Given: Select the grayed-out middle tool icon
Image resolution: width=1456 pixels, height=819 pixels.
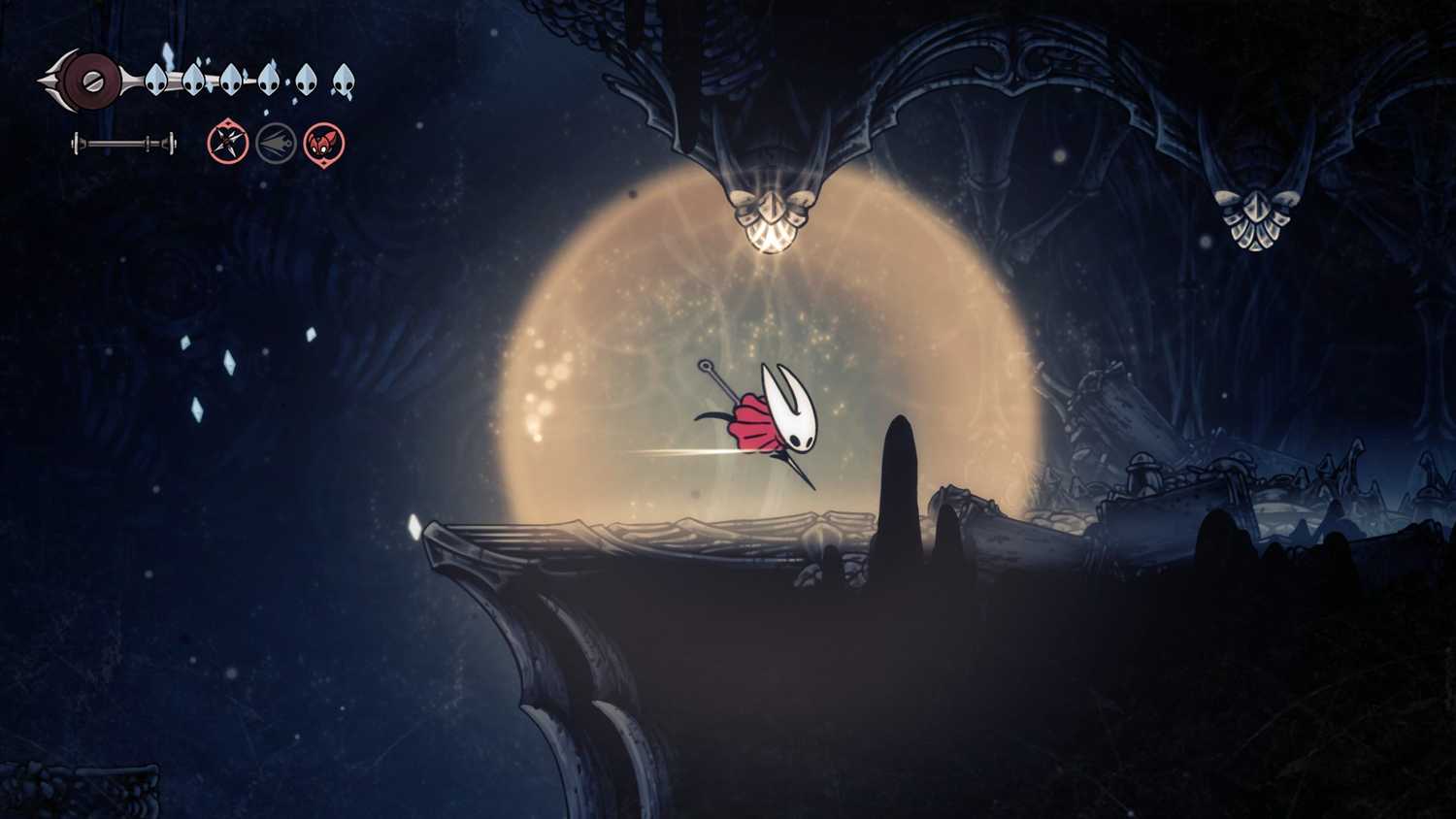Looking at the screenshot, I should [x=275, y=142].
